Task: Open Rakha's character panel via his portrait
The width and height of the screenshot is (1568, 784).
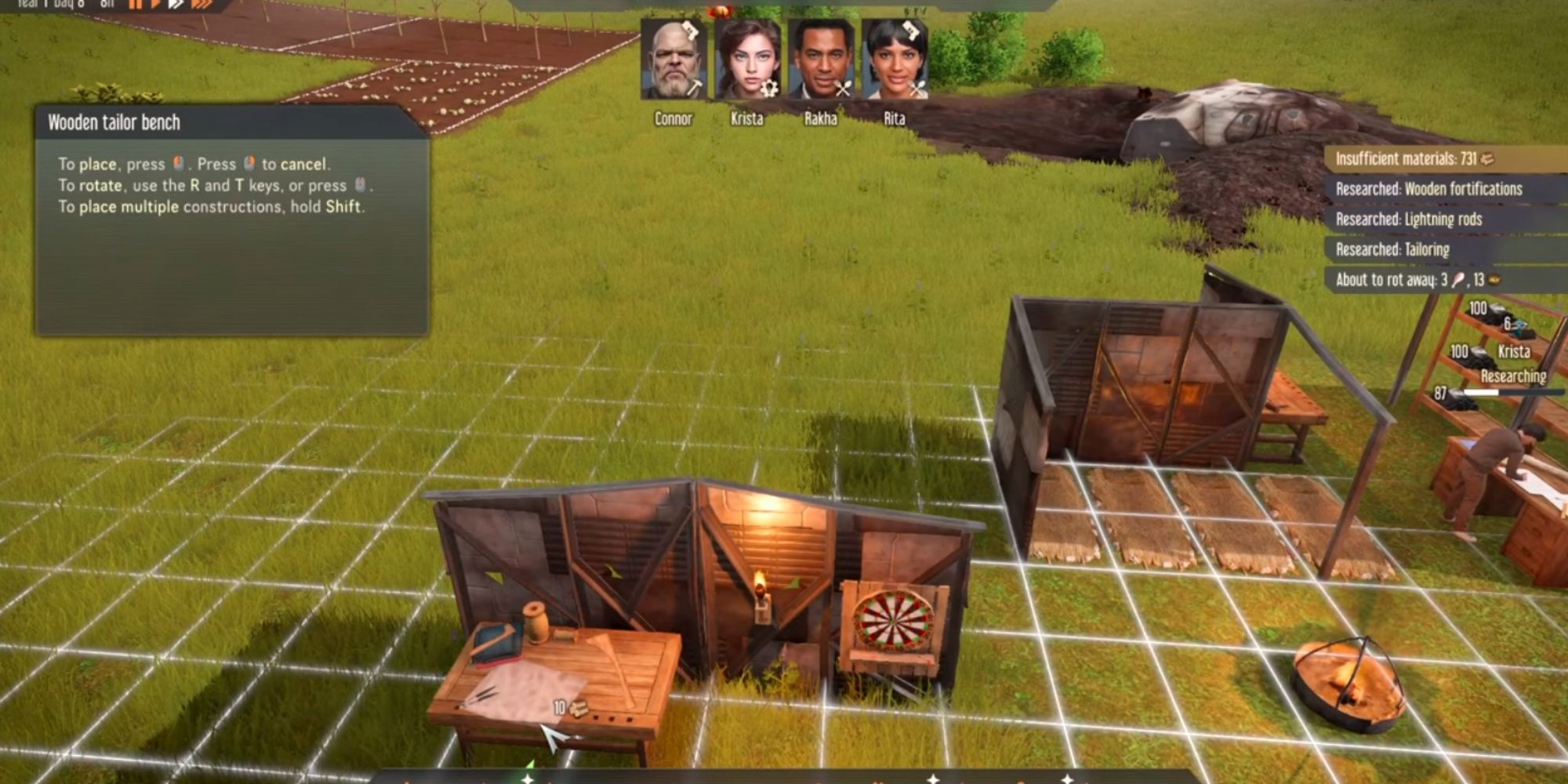Action: tap(822, 59)
